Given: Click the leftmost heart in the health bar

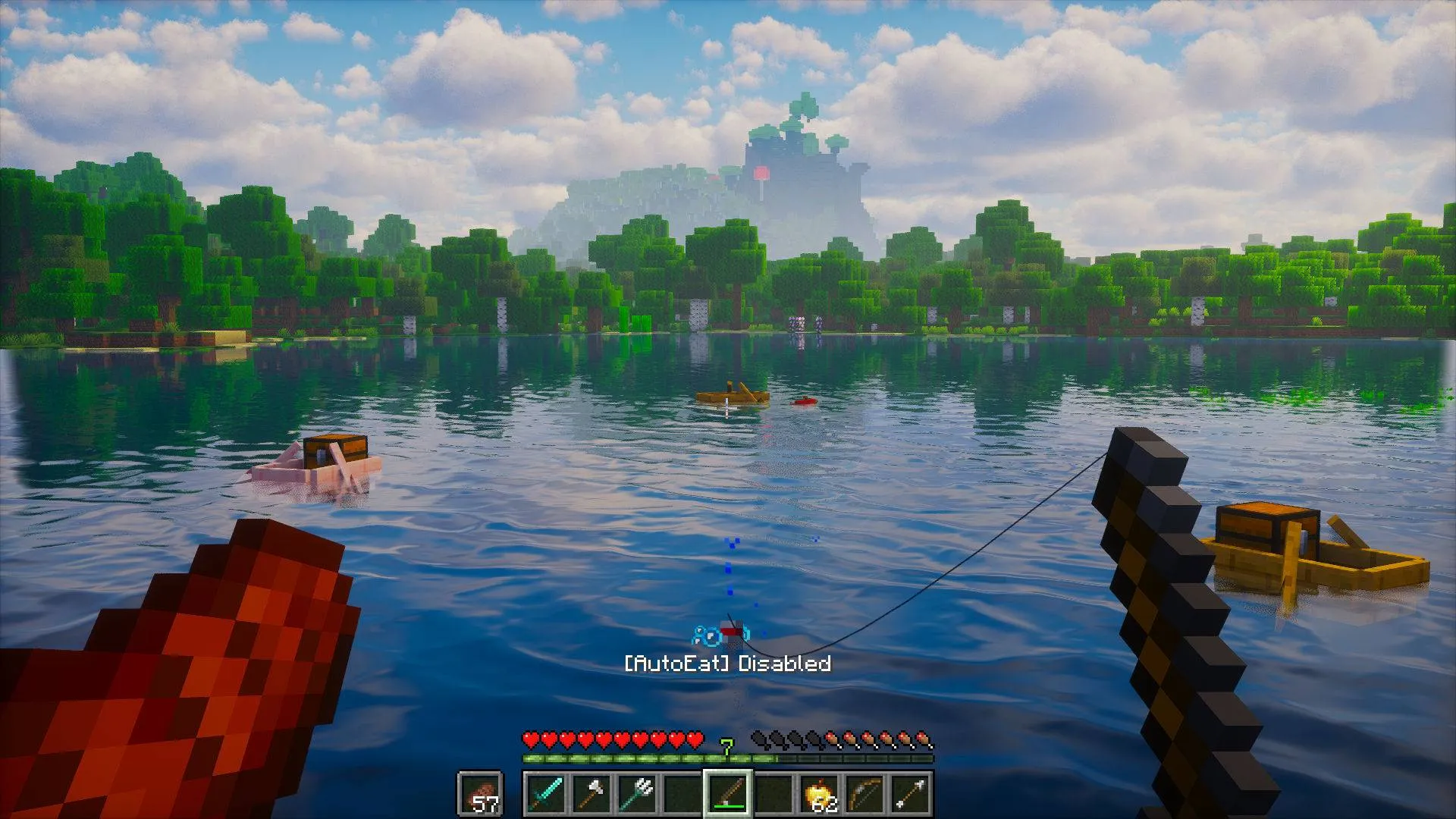Looking at the screenshot, I should pos(529,737).
